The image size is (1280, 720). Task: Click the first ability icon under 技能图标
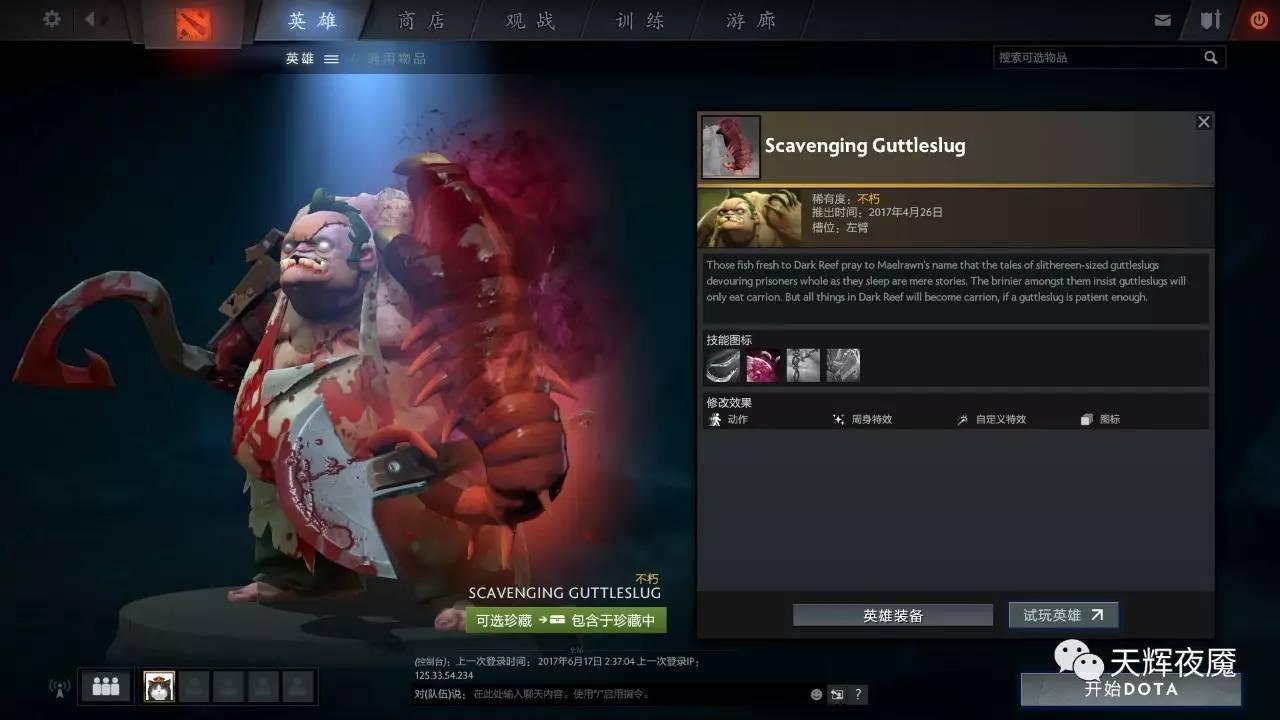tap(722, 364)
